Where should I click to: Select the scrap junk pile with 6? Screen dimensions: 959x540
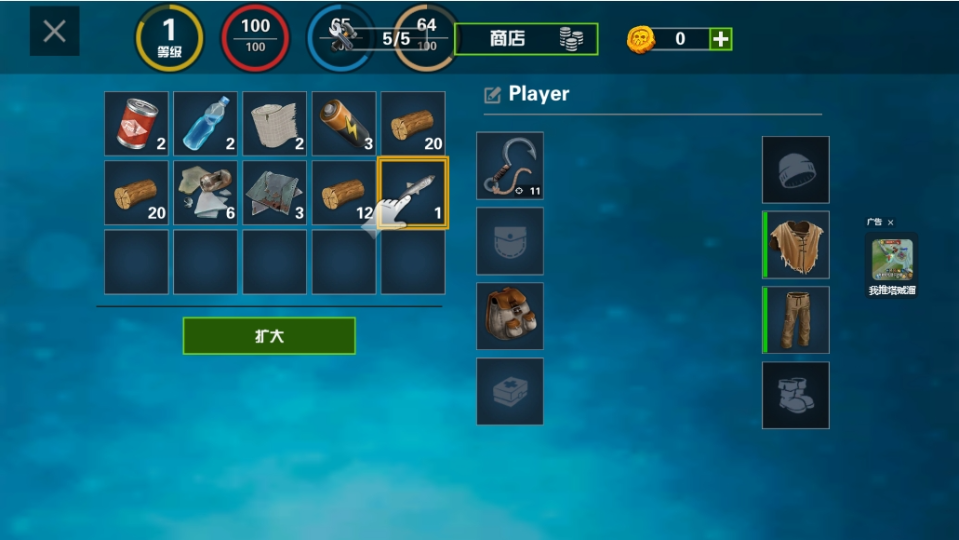(x=206, y=193)
